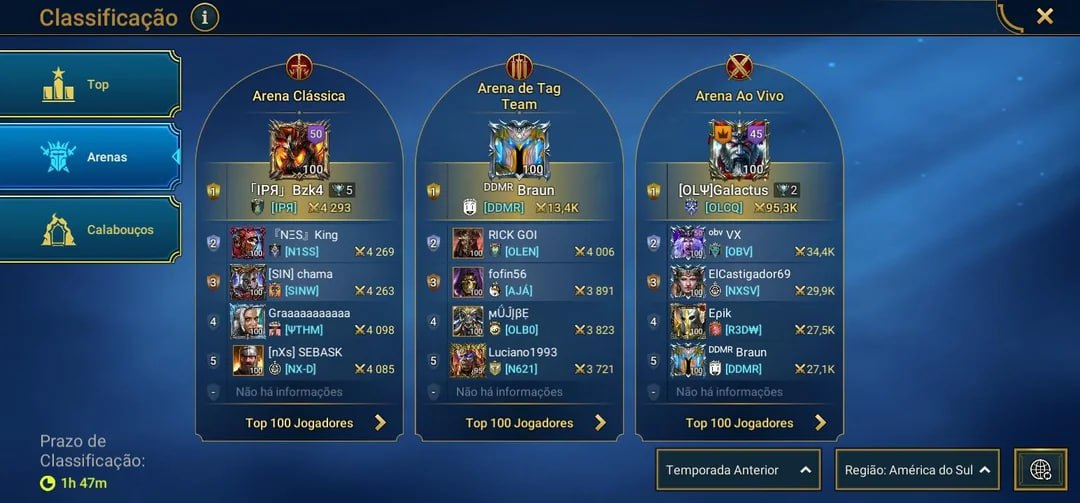1080x503 pixels.
Task: Select the Arenas tab
Action: click(x=90, y=157)
